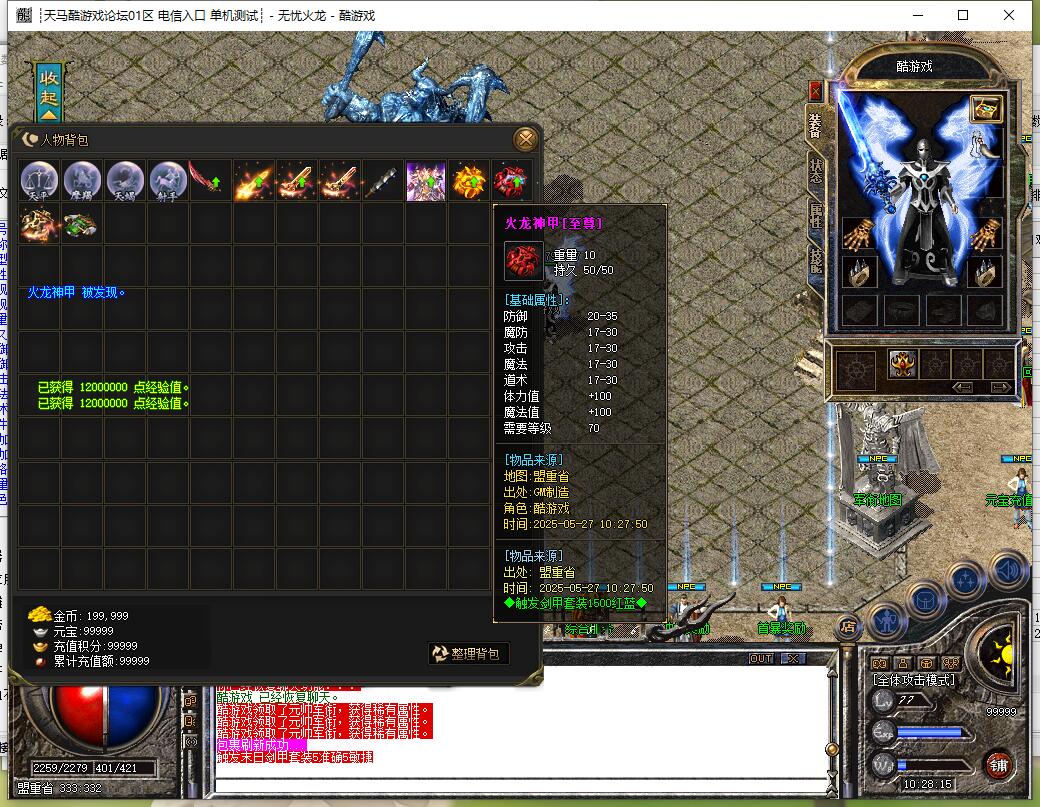Click the 整理背包 sort button

coord(469,654)
